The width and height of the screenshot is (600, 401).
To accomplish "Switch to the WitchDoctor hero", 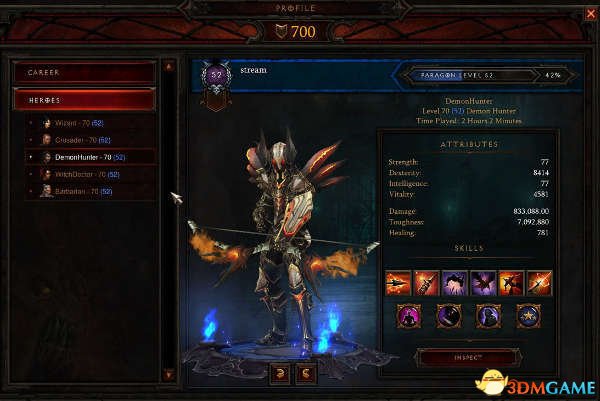I will 82,174.
